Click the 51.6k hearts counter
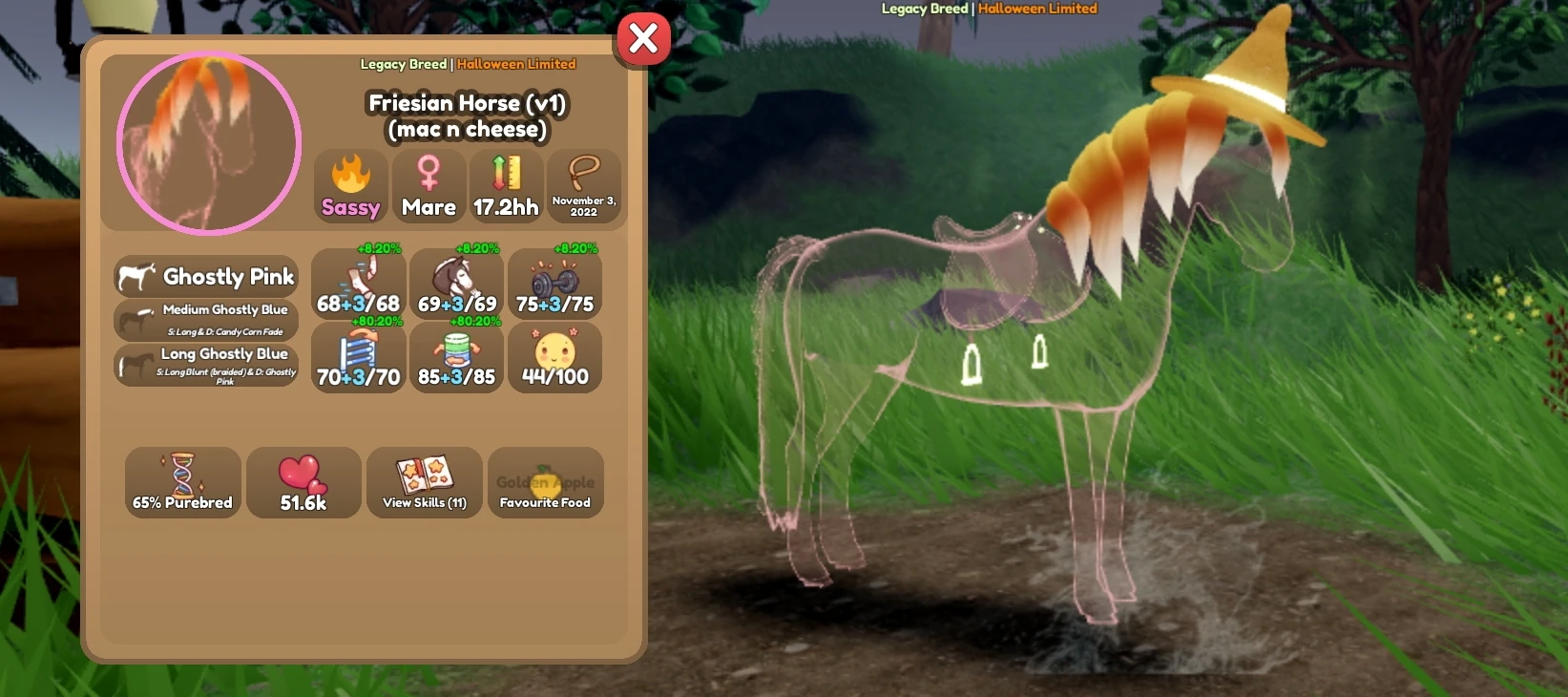Viewport: 1568px width, 697px height. [303, 482]
